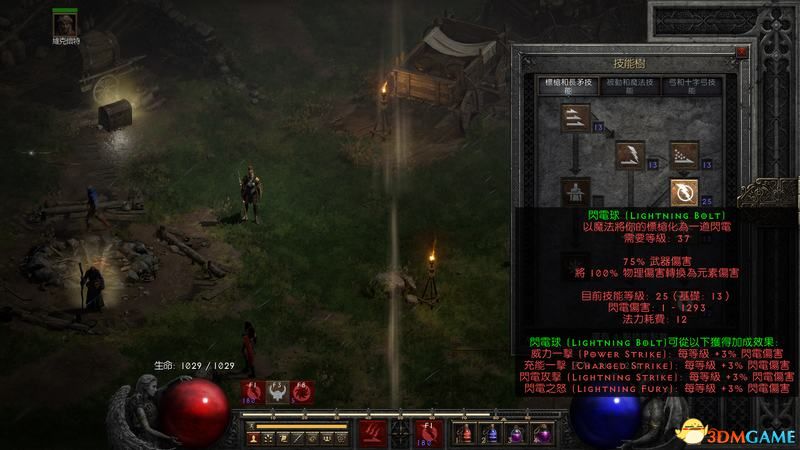Click the Power Strike skill icon
Image resolution: width=800 pixels, height=450 pixels.
point(630,154)
